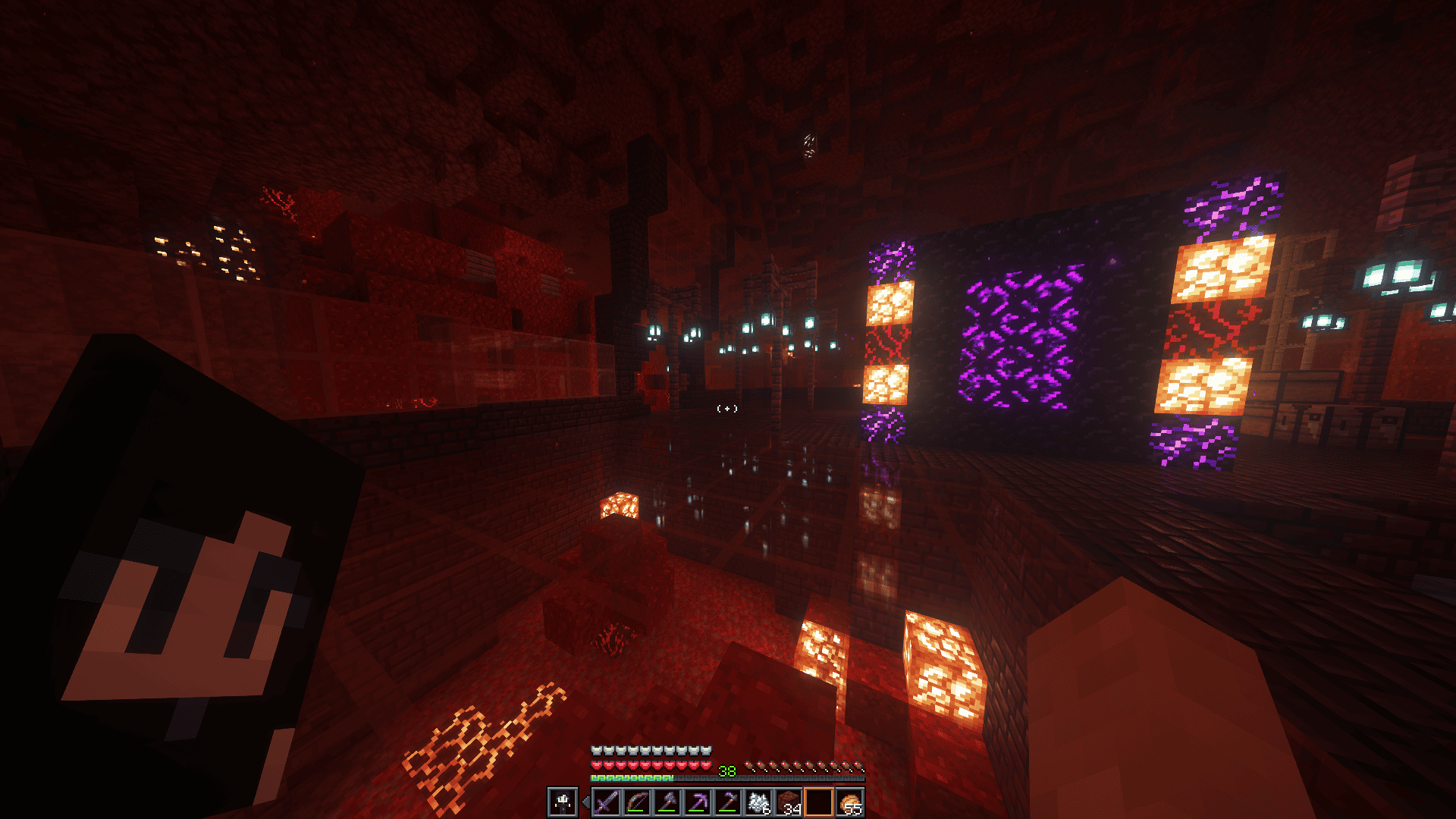Select the empty highlighted hotbar slot

click(x=819, y=802)
